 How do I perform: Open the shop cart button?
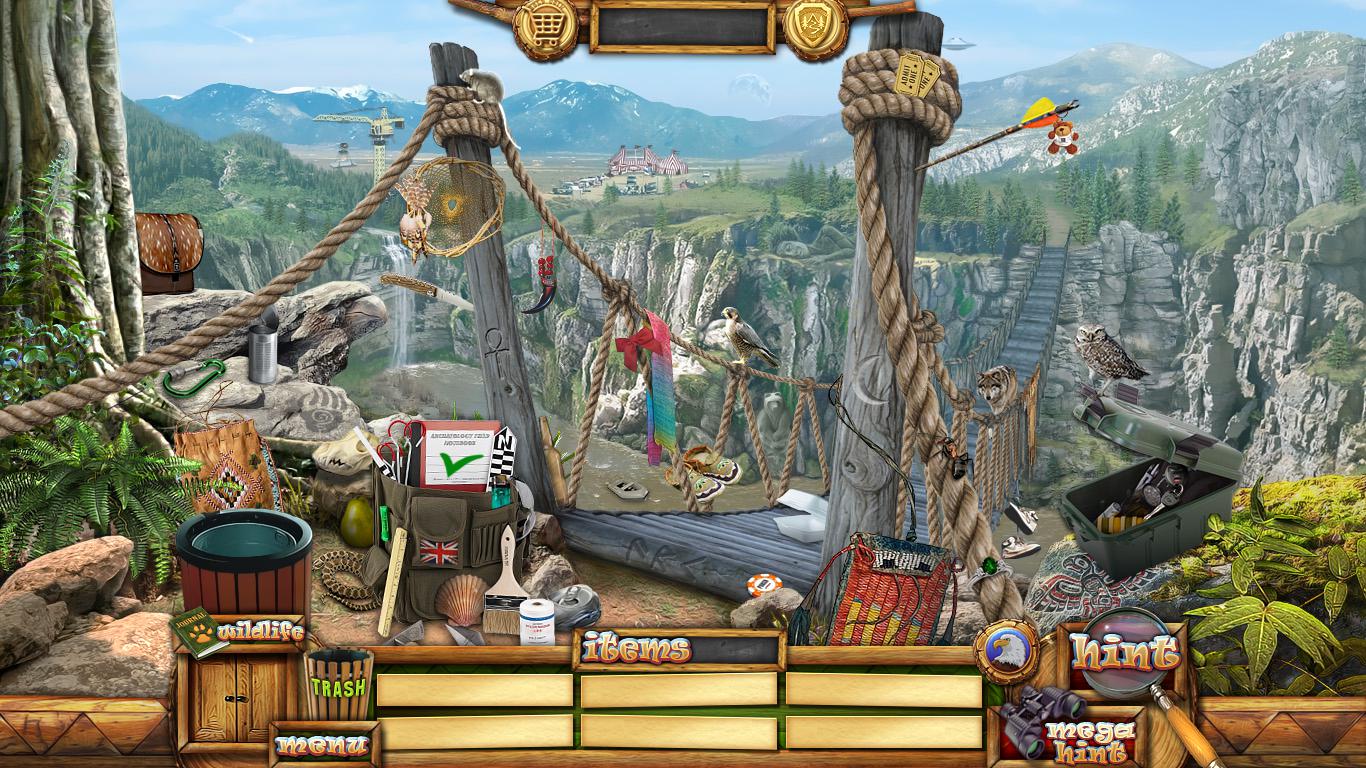click(545, 27)
